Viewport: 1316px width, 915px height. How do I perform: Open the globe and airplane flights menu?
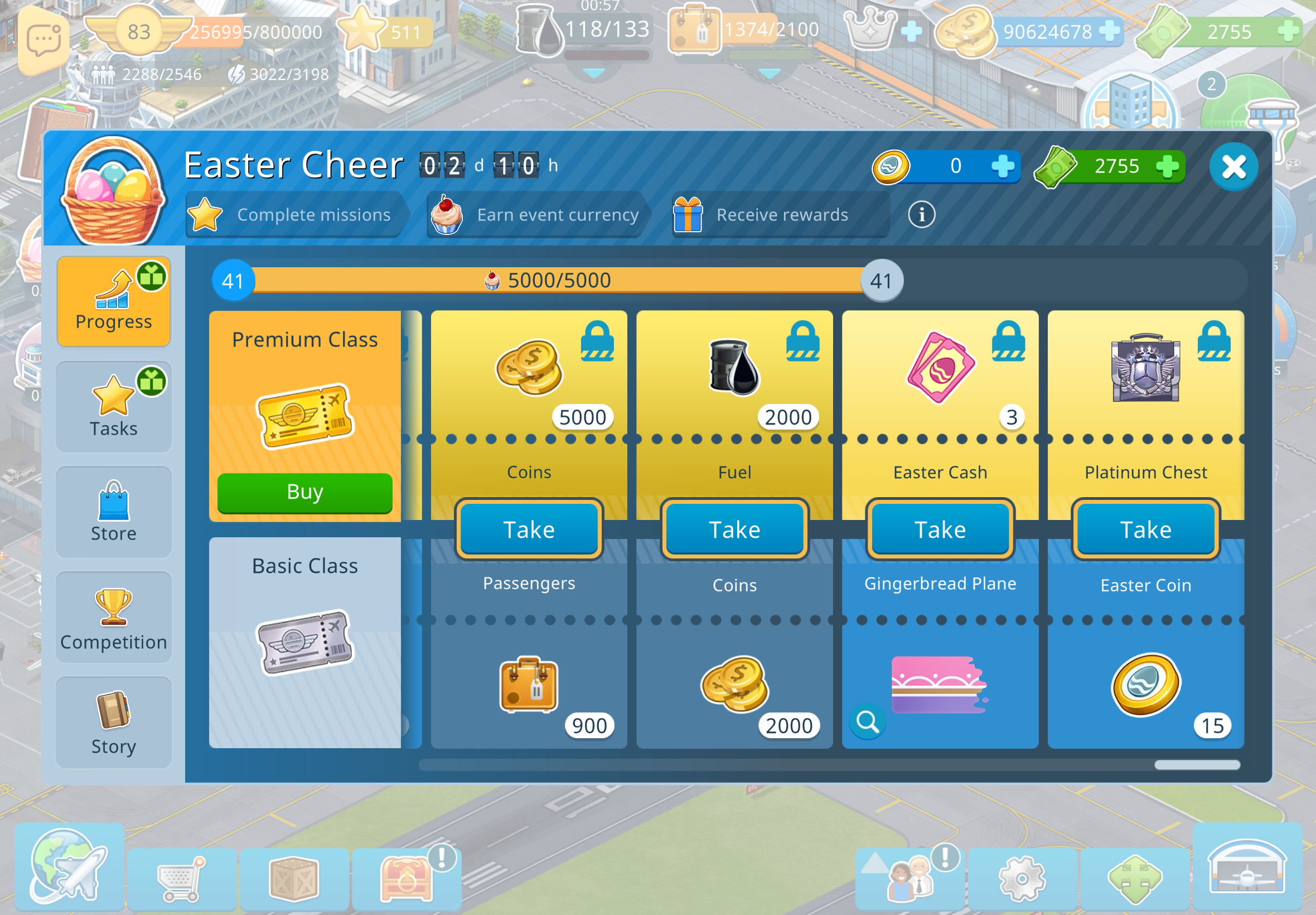pyautogui.click(x=69, y=867)
